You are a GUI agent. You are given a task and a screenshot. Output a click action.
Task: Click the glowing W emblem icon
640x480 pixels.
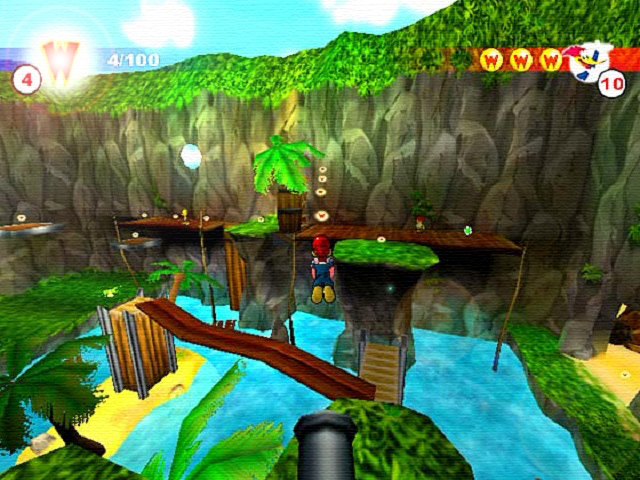[x=59, y=62]
